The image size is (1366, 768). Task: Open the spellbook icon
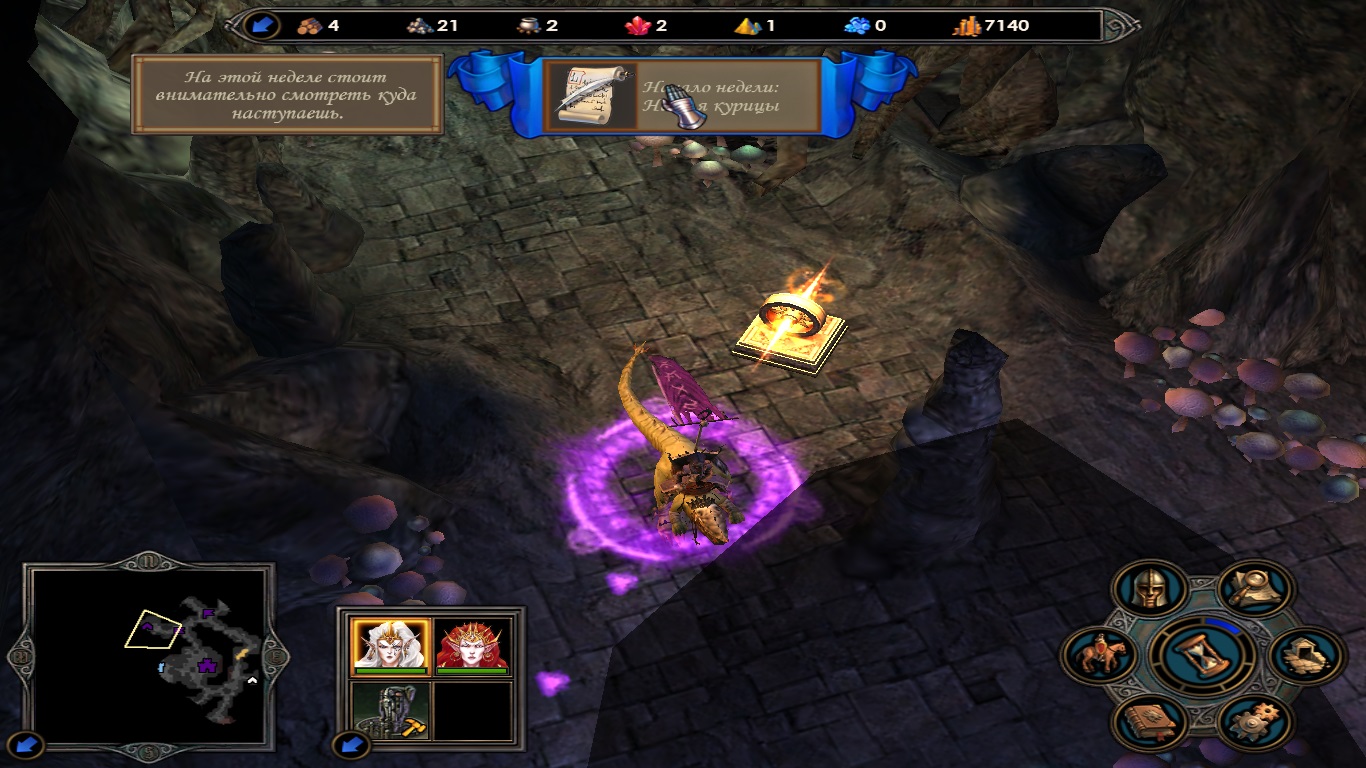click(1149, 721)
